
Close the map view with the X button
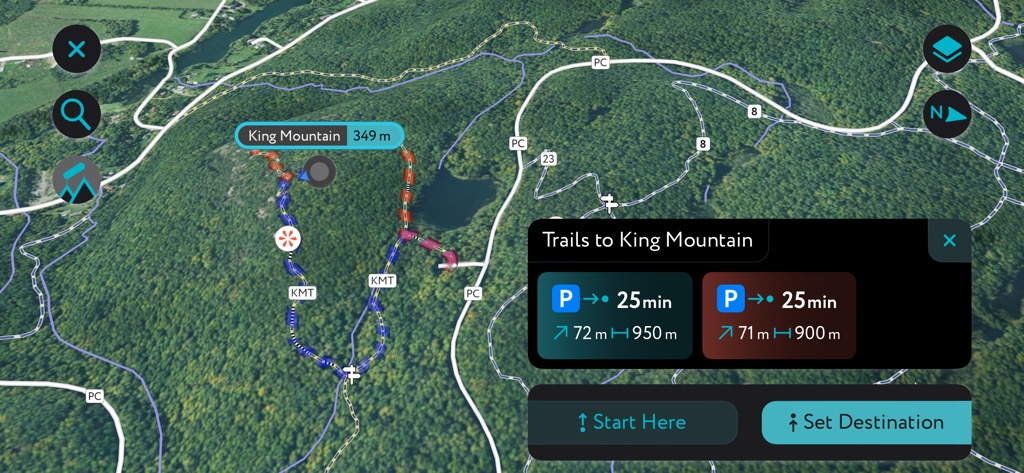[77, 49]
